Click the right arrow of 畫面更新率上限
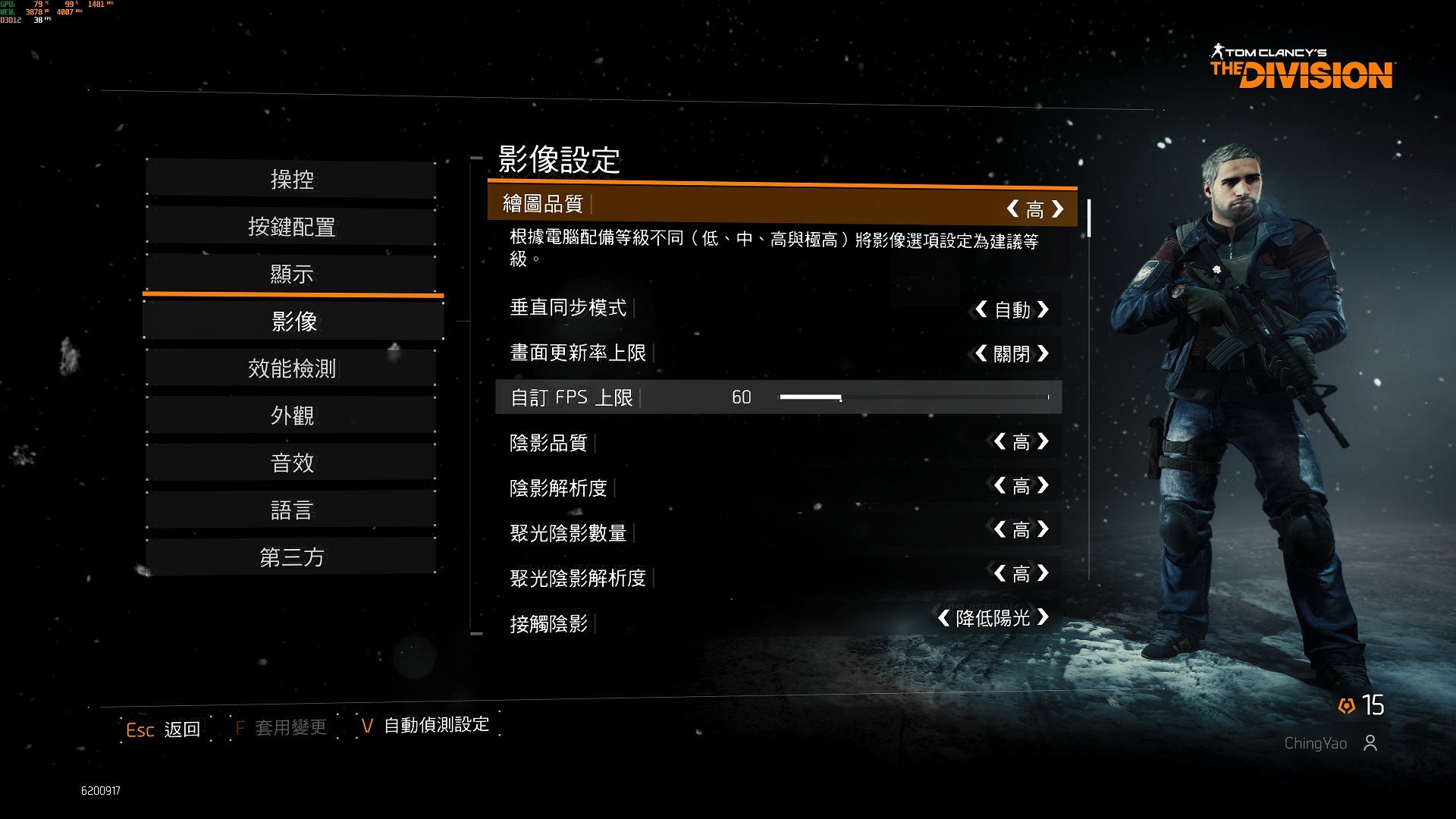1456x819 pixels. [1043, 353]
